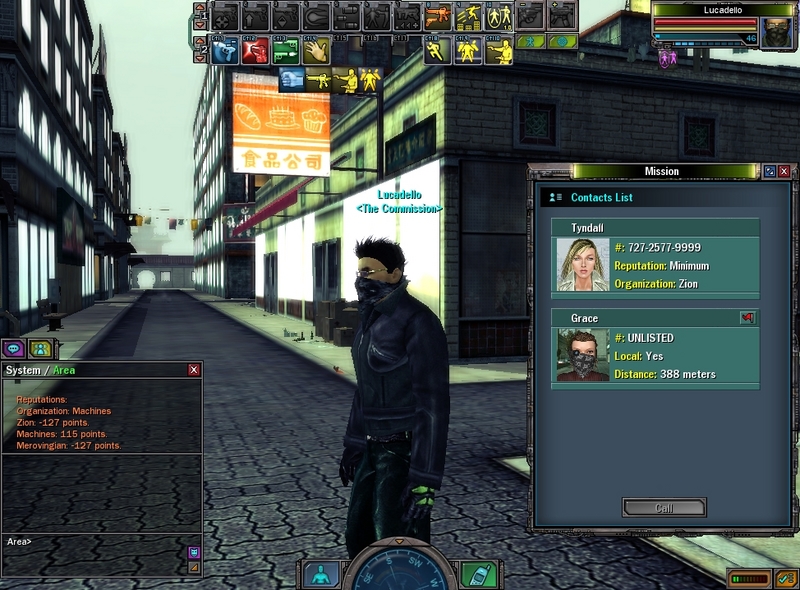Select the Grace contact entry
The width and height of the screenshot is (800, 590).
656,346
